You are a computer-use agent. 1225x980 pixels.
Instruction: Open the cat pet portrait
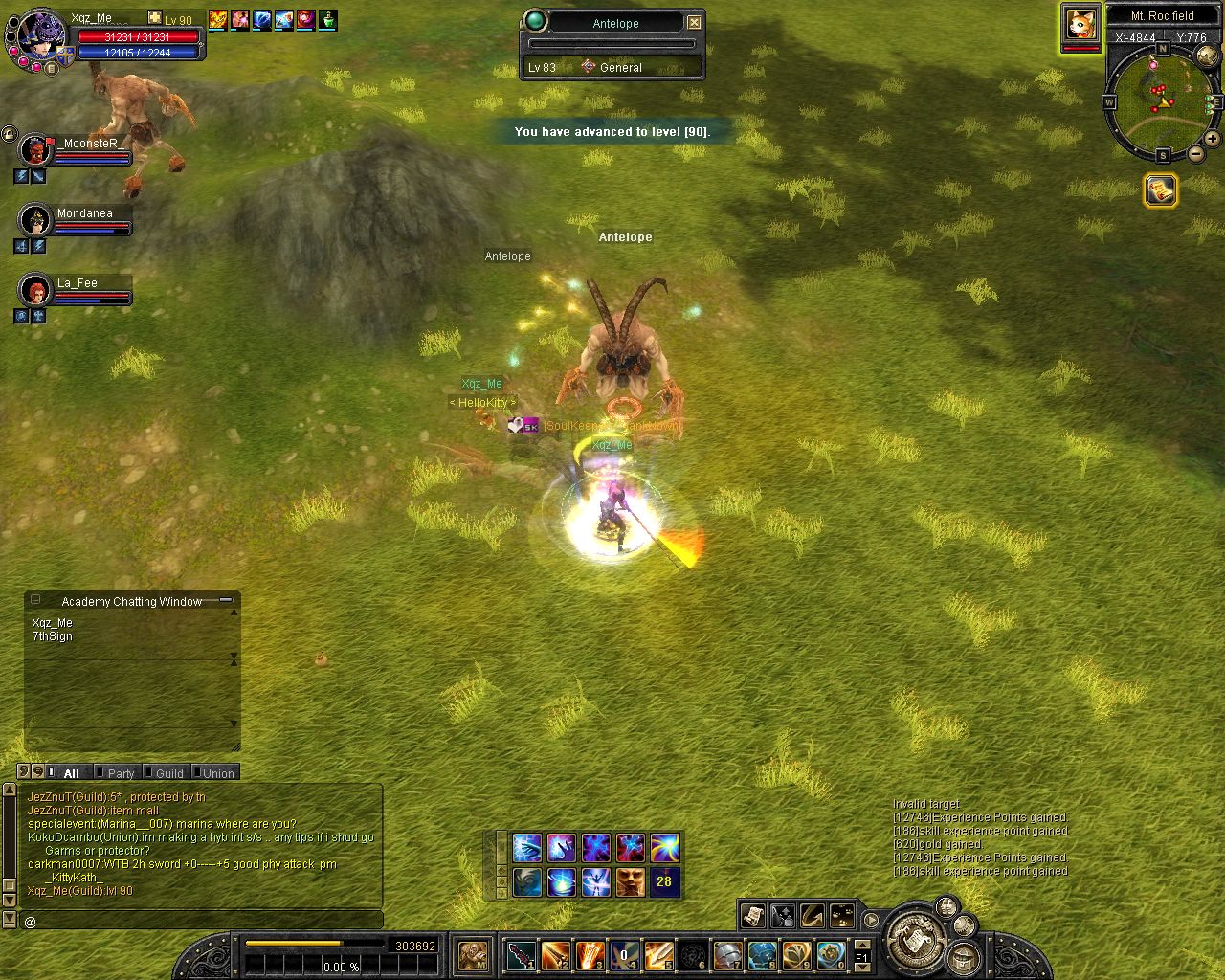pos(1081,24)
